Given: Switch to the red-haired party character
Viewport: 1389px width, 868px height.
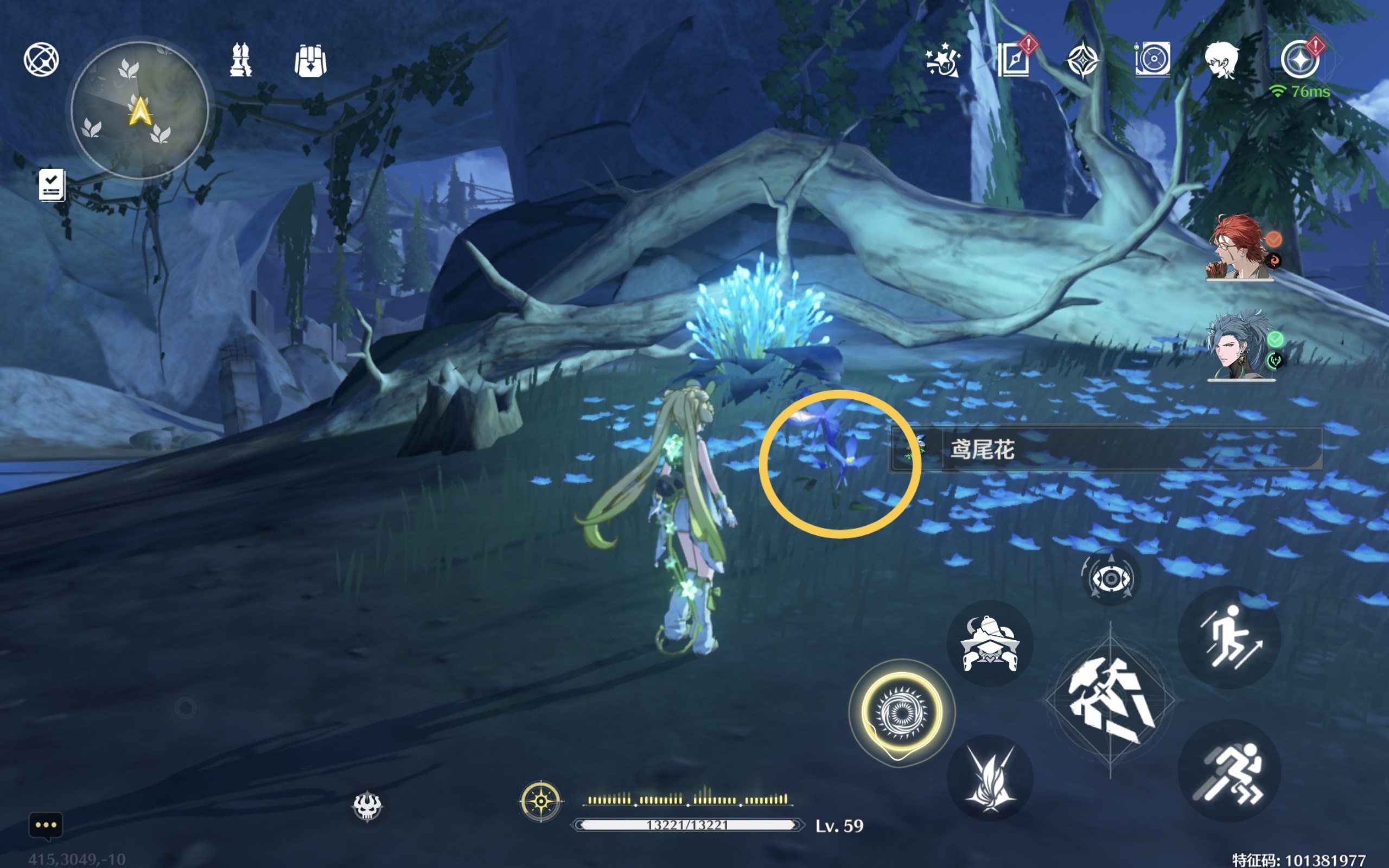Looking at the screenshot, I should (1240, 247).
